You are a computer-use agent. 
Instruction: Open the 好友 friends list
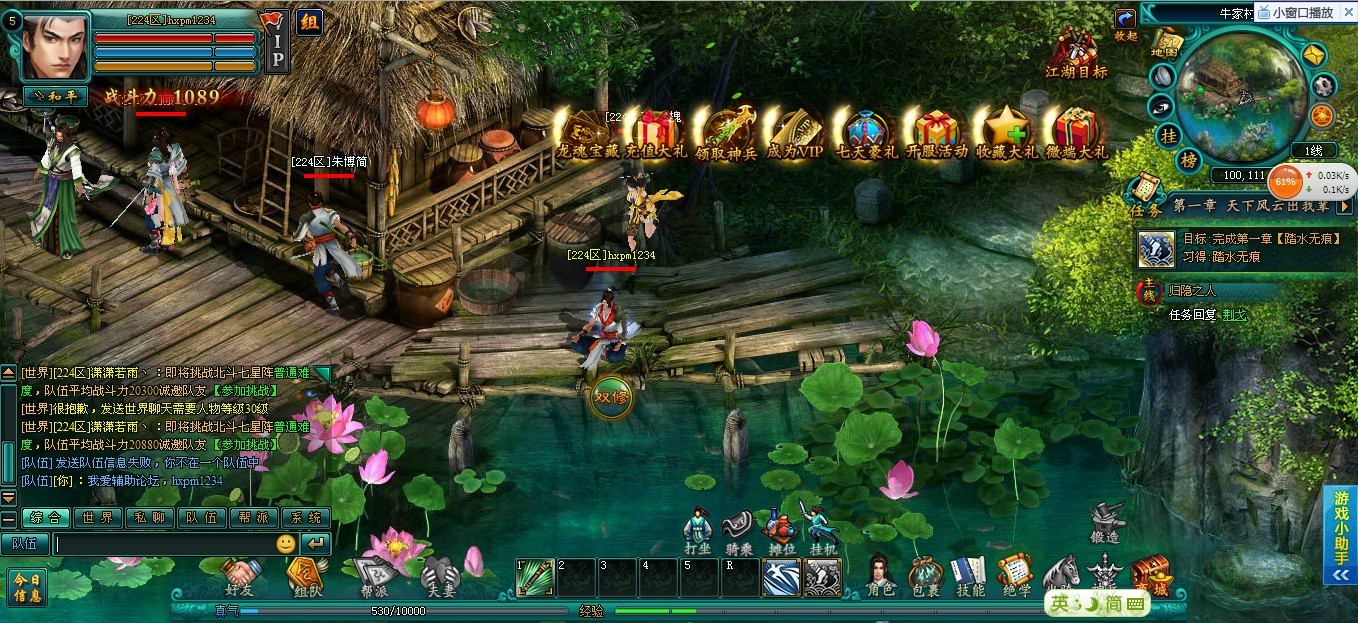[x=241, y=577]
